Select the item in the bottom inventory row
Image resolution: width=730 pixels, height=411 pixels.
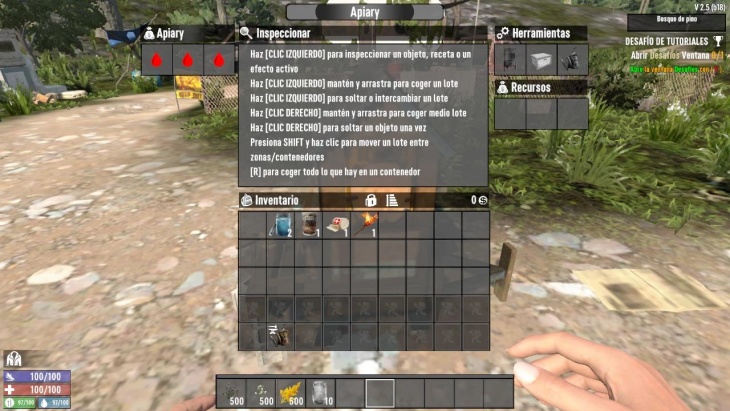pyautogui.click(x=281, y=336)
